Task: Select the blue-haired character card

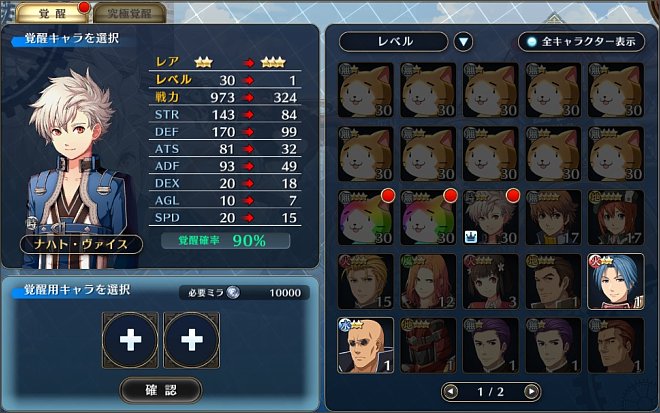Action: pos(616,281)
